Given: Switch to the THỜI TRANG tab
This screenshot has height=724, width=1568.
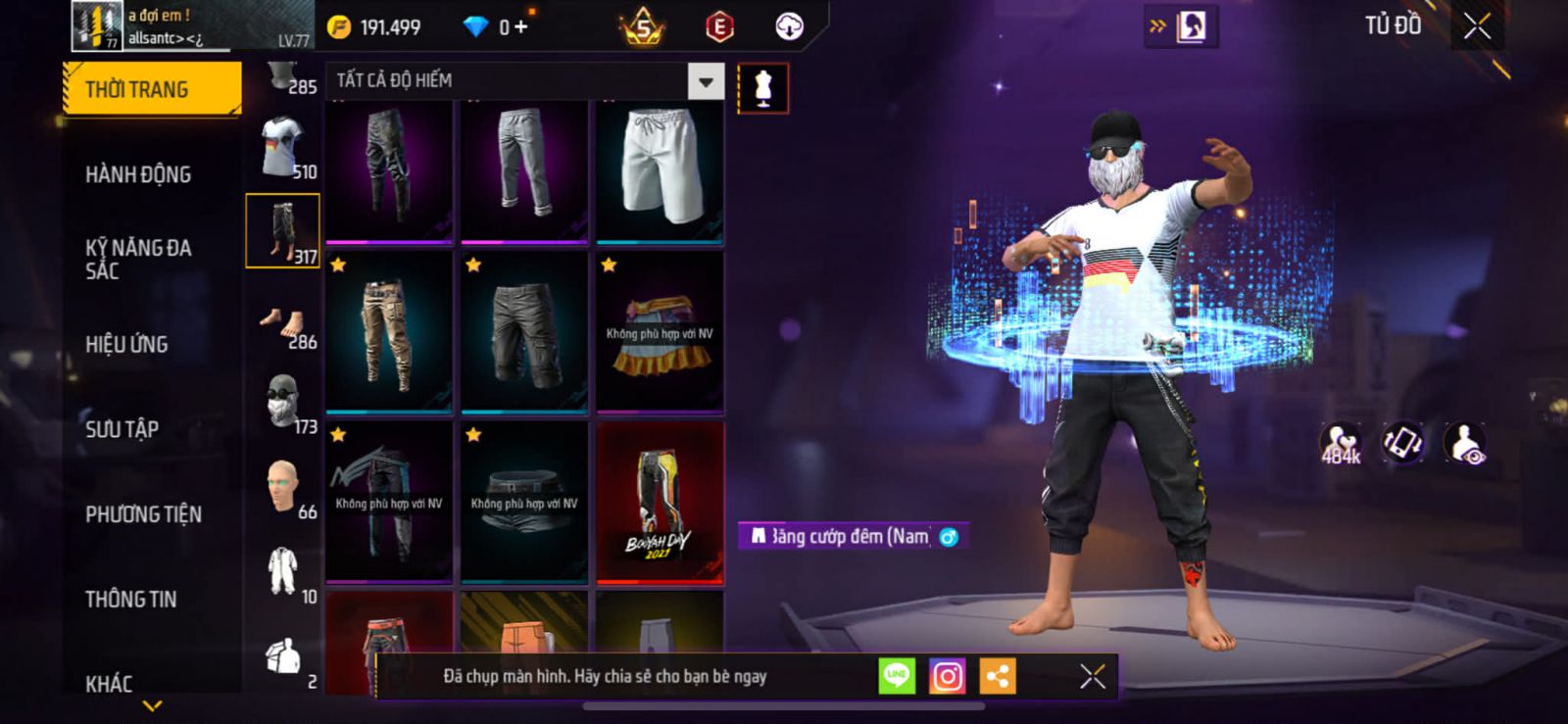Looking at the screenshot, I should pos(151,89).
